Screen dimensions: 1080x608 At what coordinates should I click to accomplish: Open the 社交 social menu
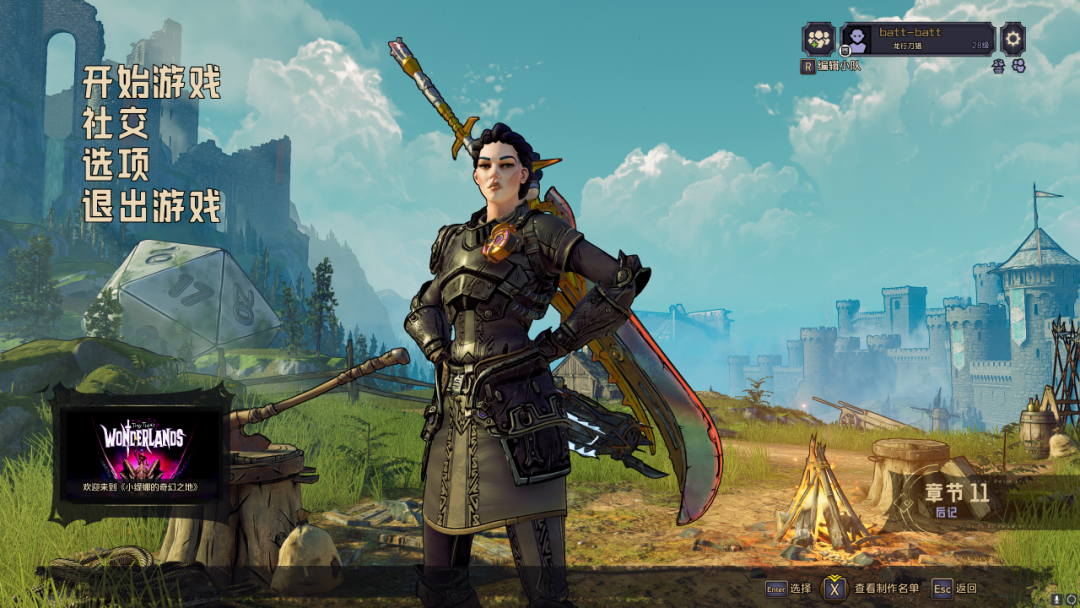click(x=116, y=123)
